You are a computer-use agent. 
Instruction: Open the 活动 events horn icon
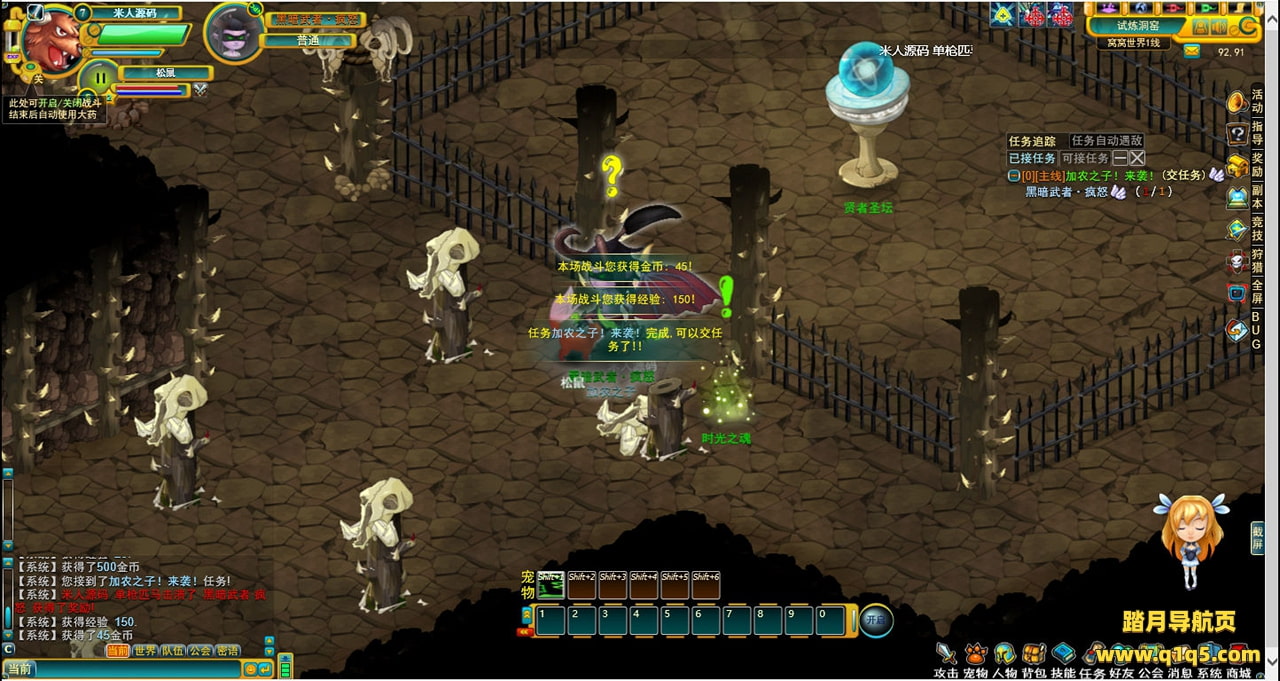coord(1238,102)
